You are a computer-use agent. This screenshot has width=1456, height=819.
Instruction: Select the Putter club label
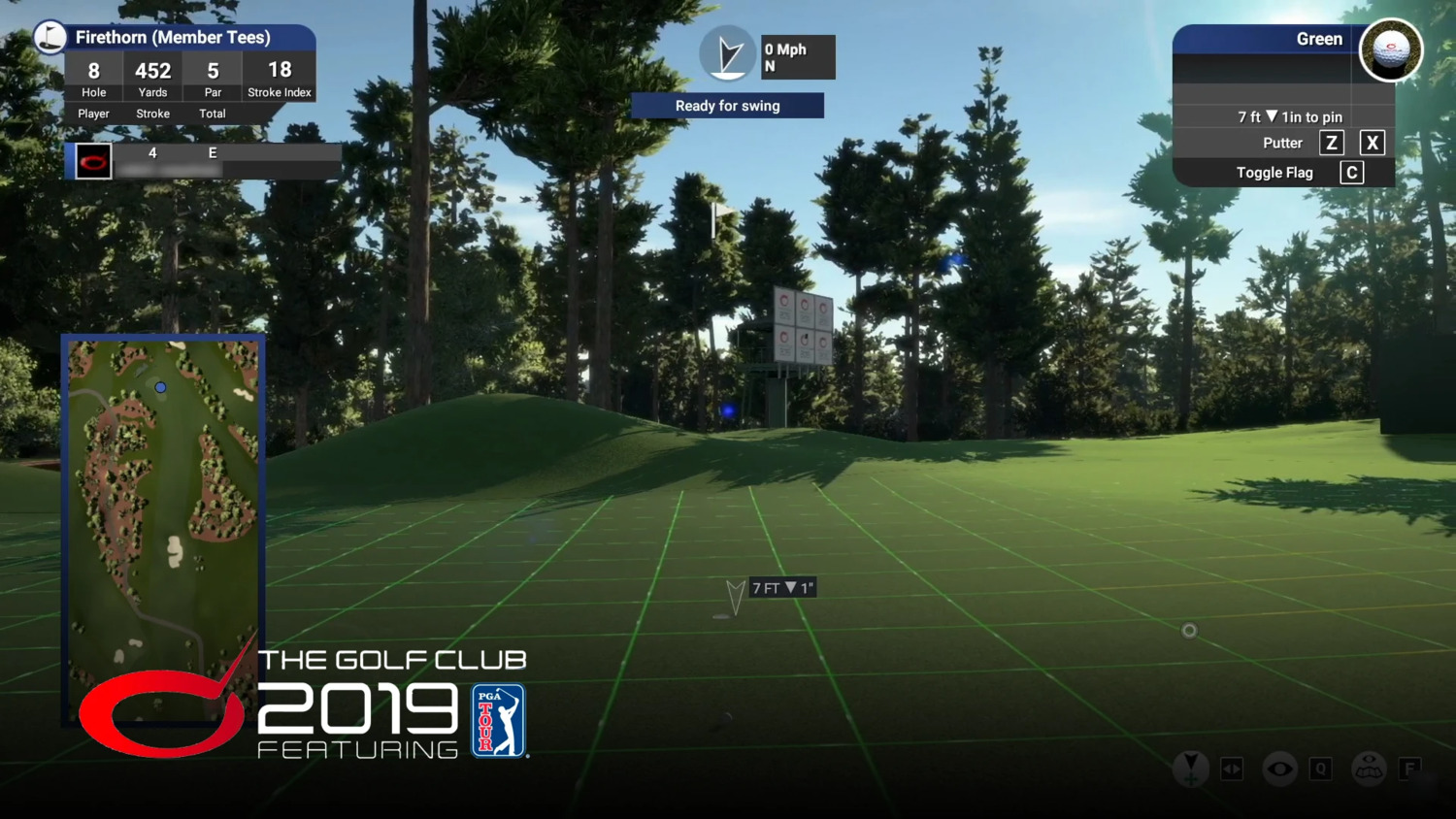coord(1282,143)
